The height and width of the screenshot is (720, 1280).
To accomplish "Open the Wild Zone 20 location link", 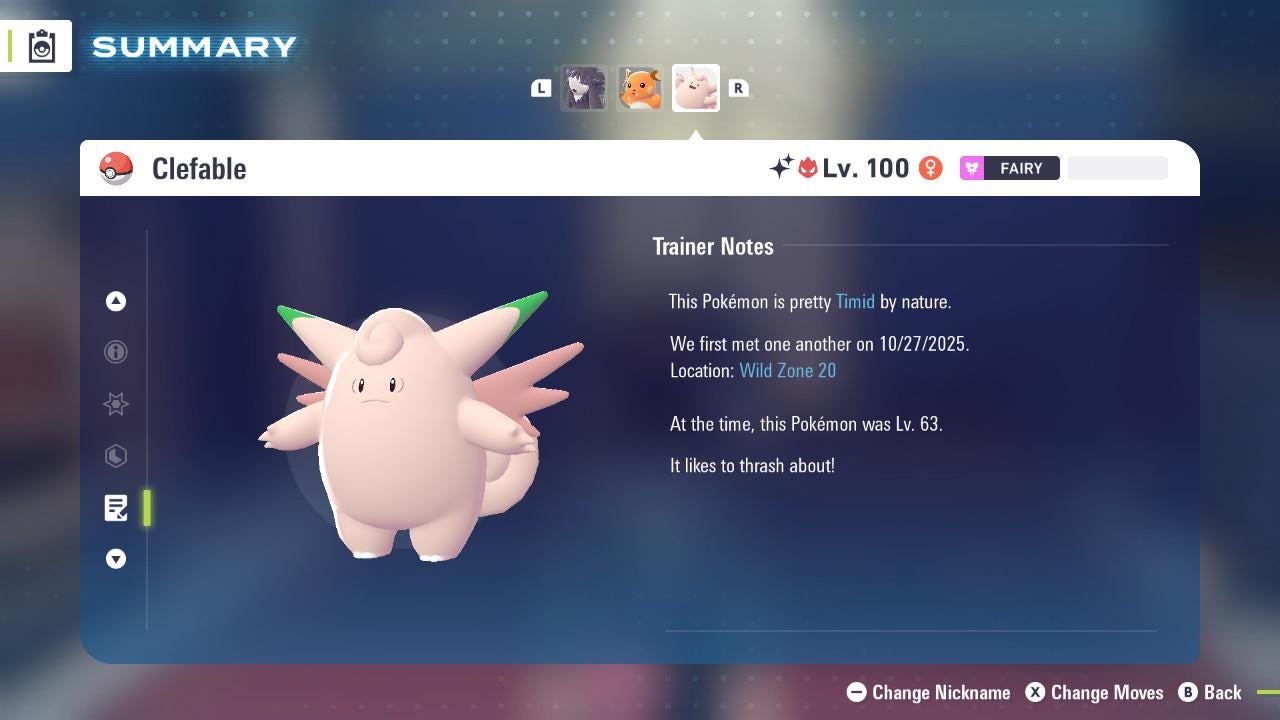I will click(x=788, y=370).
